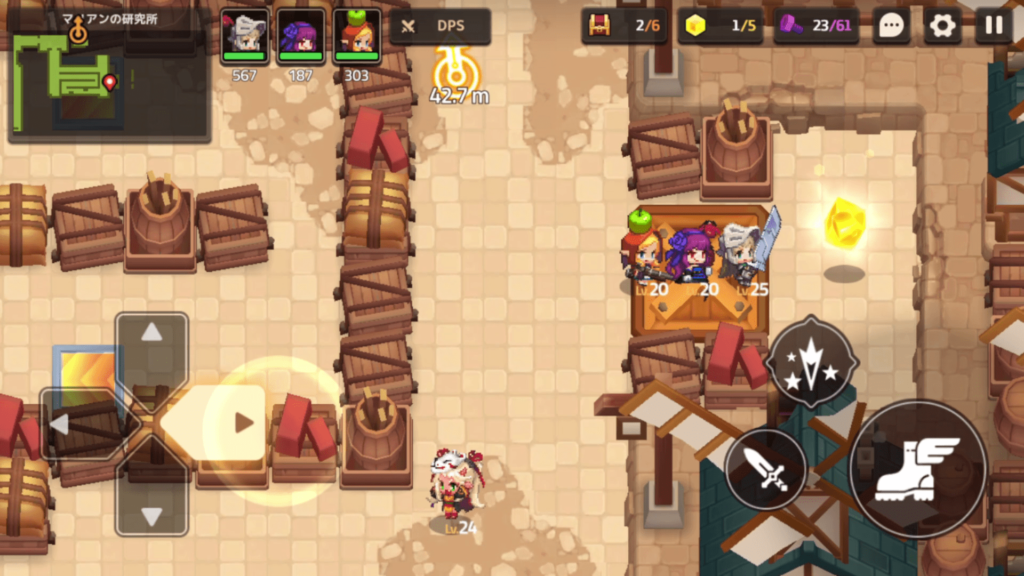
Task: Move down with the D-pad arrow
Action: tap(152, 516)
